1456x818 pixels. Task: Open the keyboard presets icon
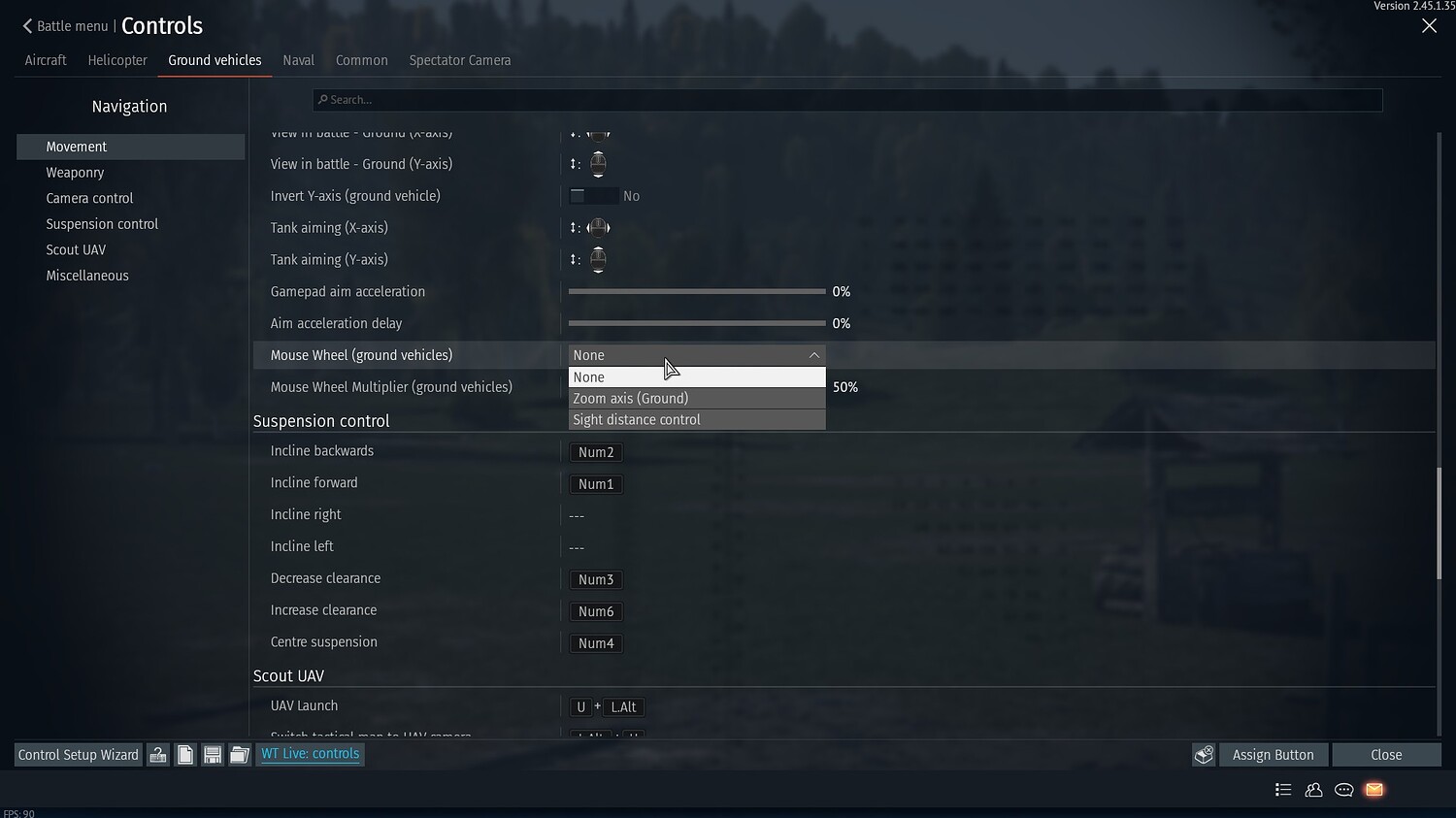click(x=158, y=754)
